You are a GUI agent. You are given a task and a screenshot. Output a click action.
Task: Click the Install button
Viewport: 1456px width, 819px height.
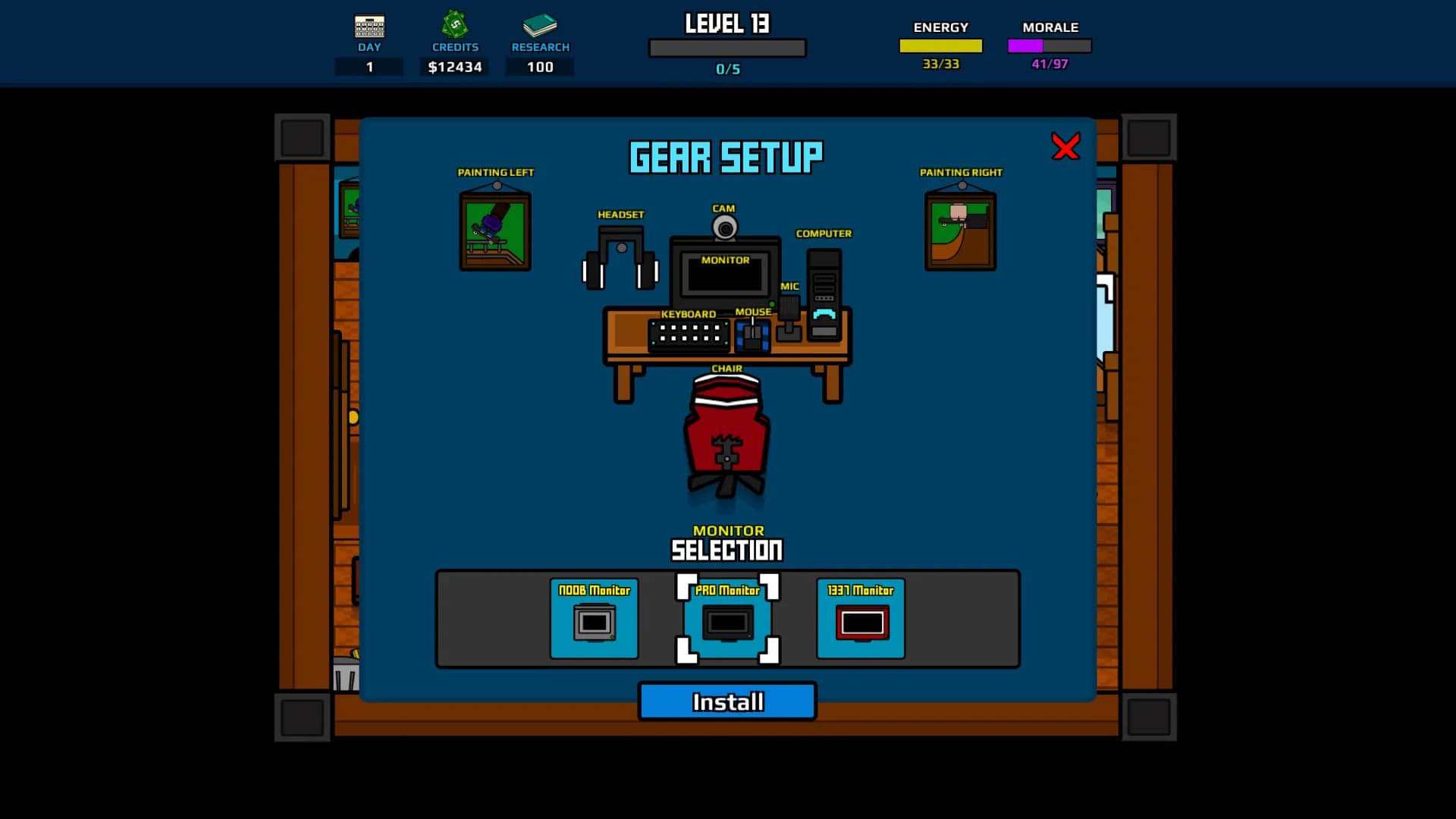[x=726, y=701]
